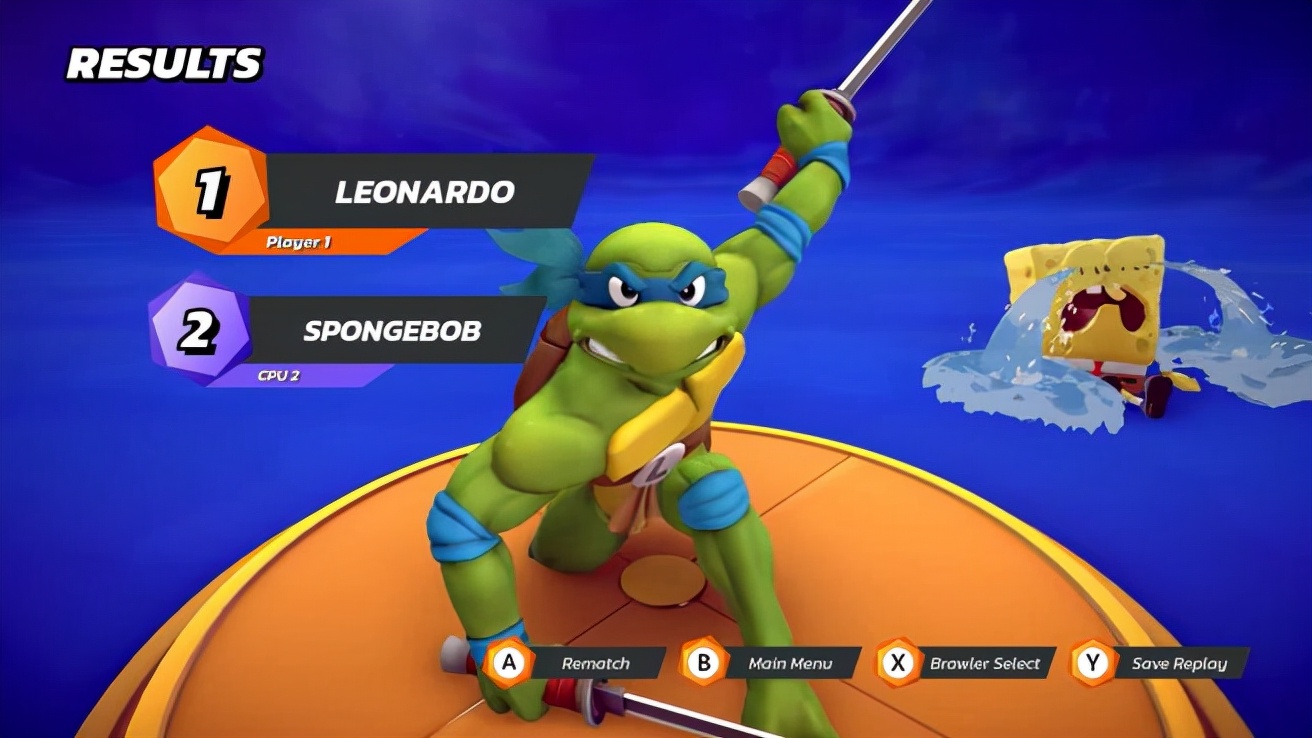
Task: Click the second-place SpongeBob result row
Action: tap(392, 330)
